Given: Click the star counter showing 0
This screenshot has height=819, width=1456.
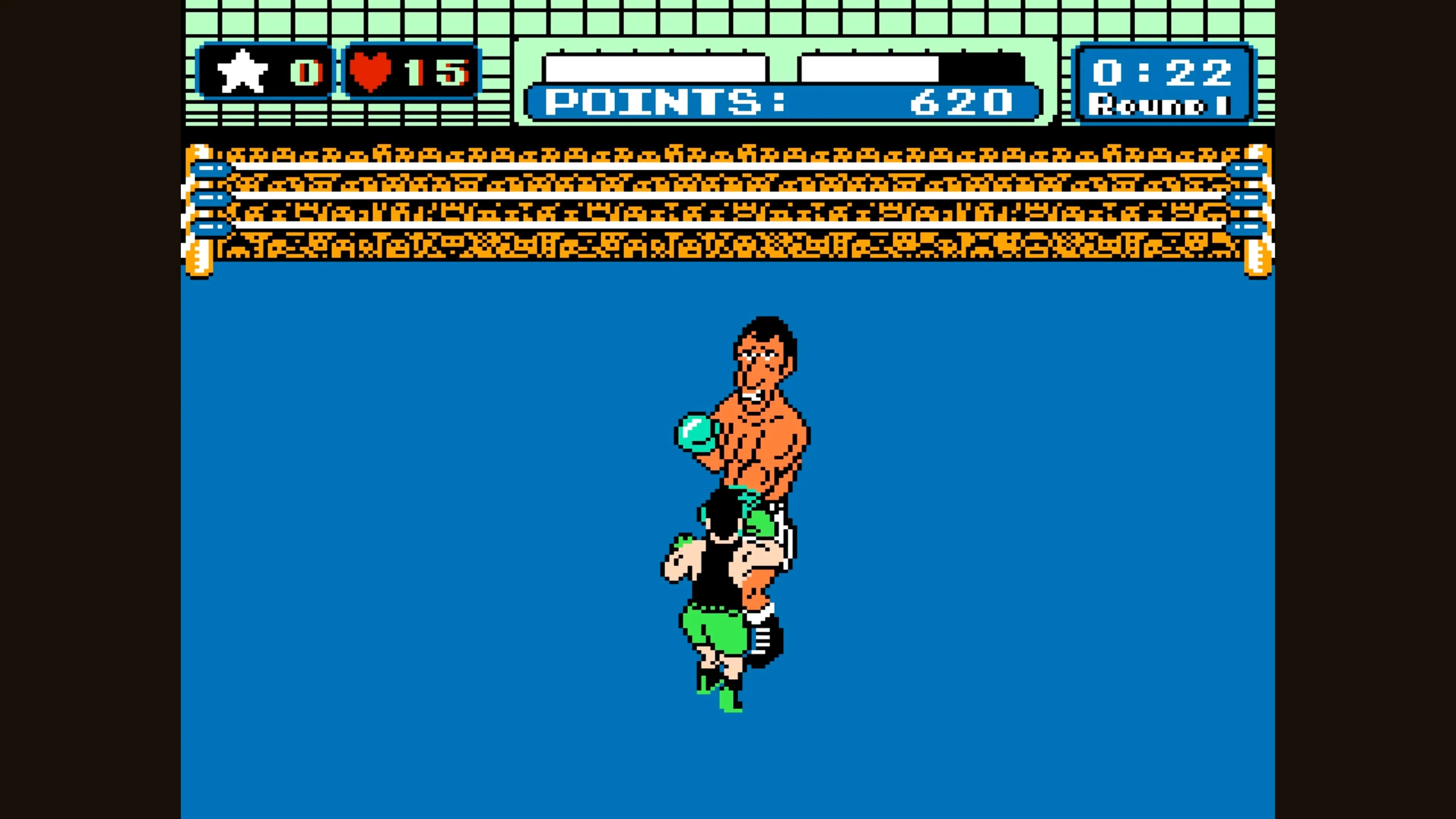Looking at the screenshot, I should (x=307, y=70).
